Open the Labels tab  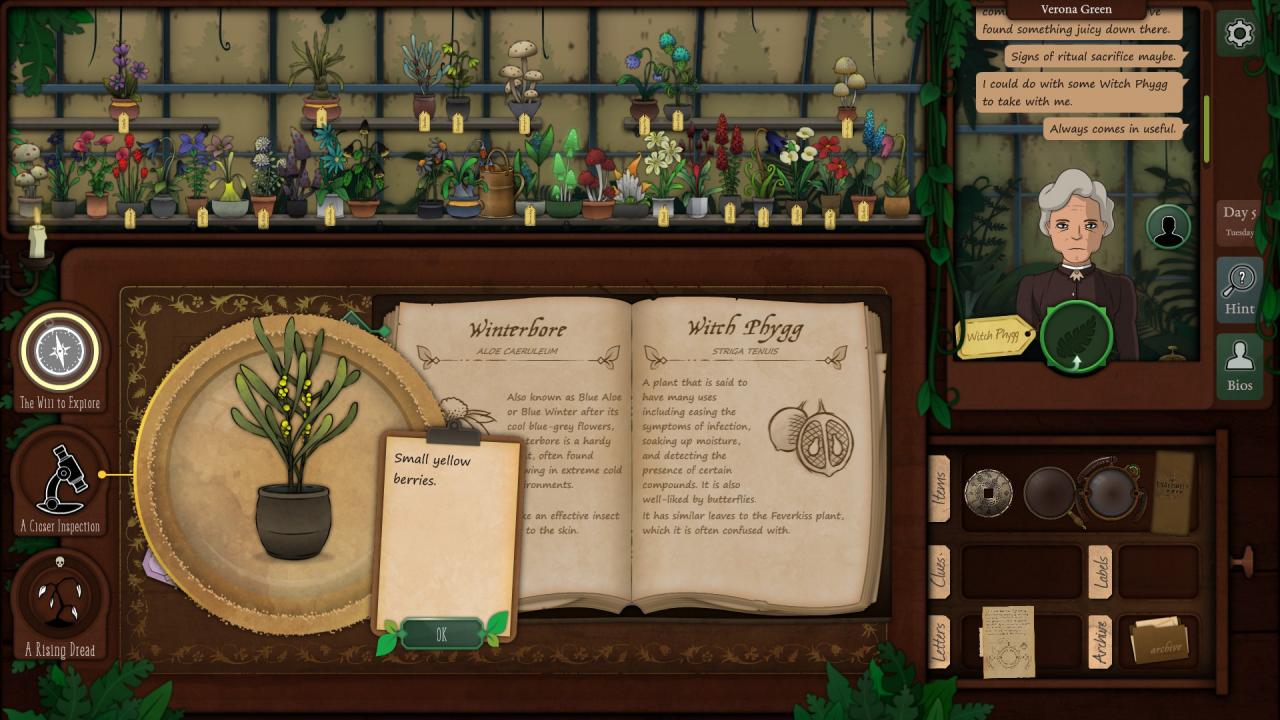(1099, 572)
